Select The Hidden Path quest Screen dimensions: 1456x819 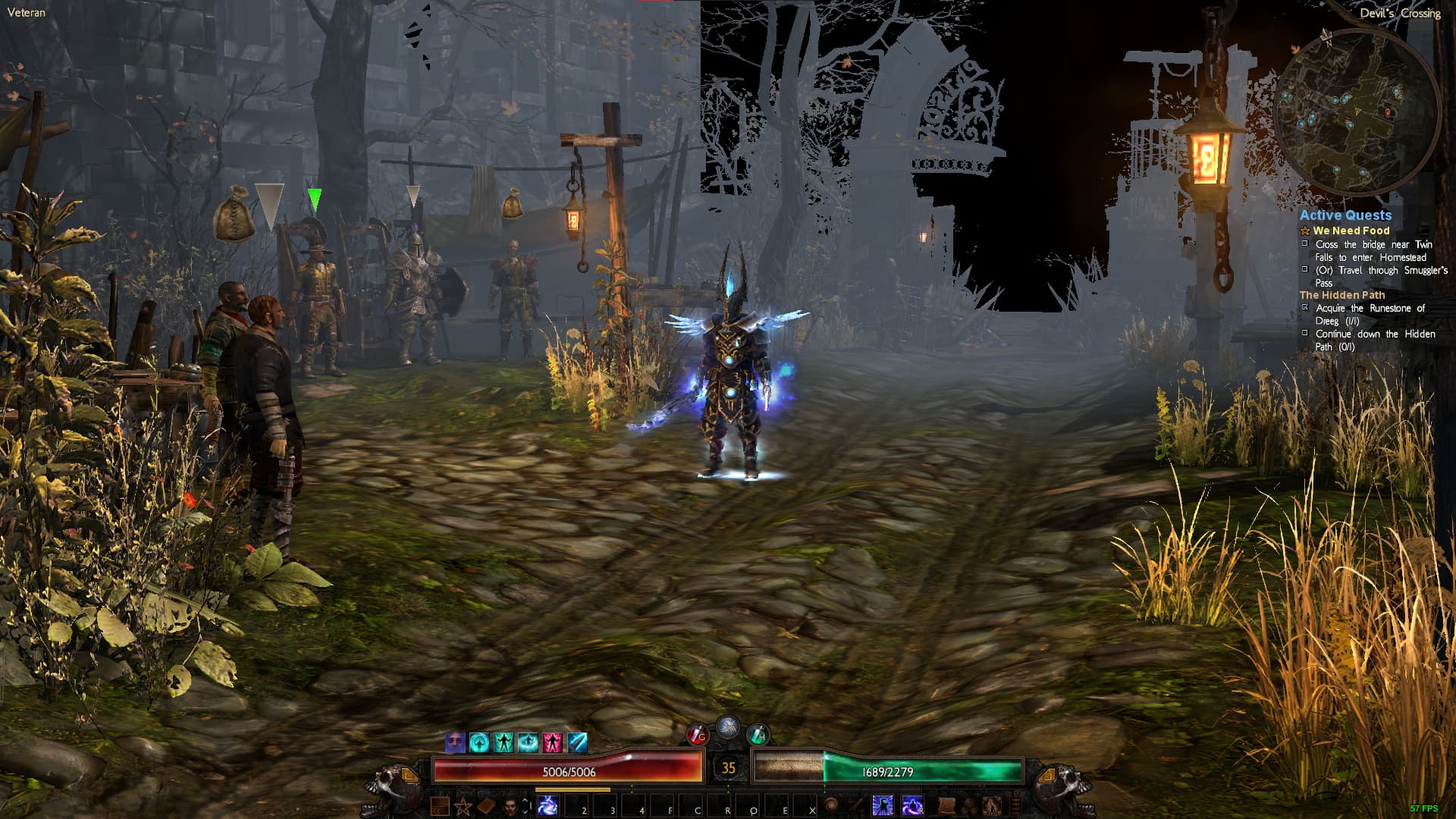[x=1341, y=295]
